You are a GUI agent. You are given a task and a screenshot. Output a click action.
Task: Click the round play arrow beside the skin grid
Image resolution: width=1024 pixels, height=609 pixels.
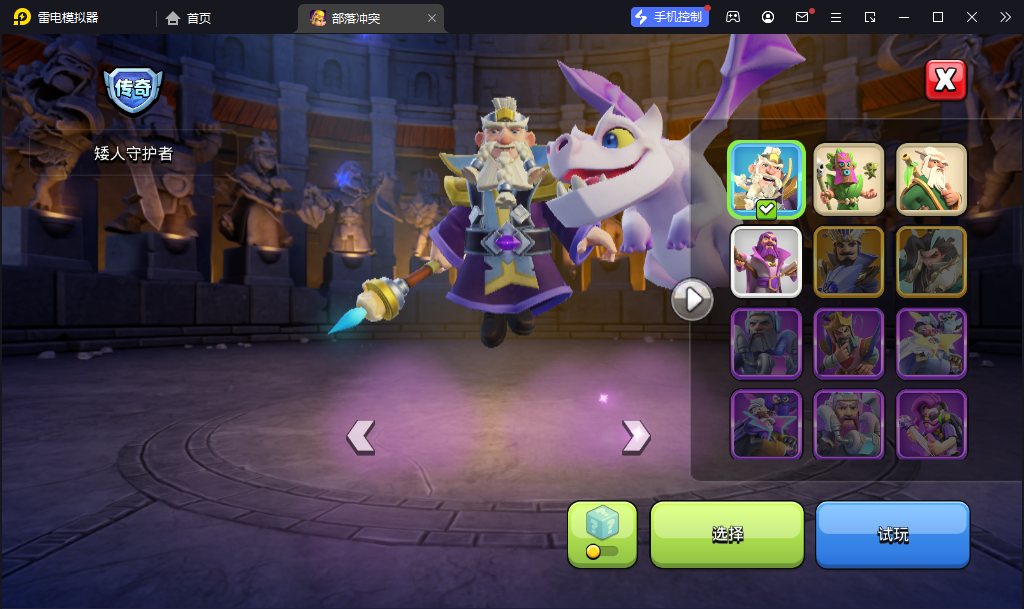692,299
